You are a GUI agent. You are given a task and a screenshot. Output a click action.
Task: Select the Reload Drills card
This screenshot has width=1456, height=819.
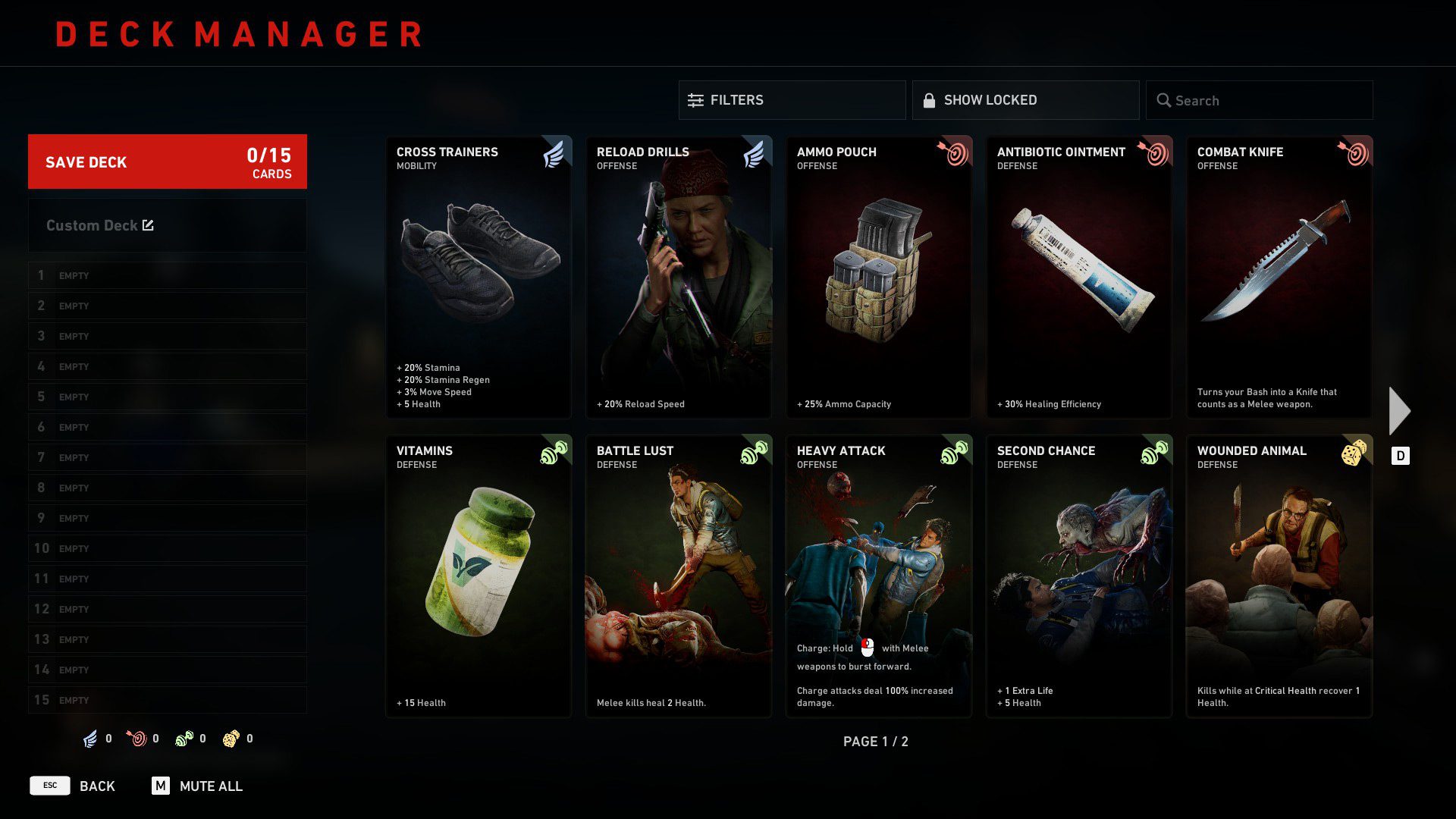[x=678, y=277]
